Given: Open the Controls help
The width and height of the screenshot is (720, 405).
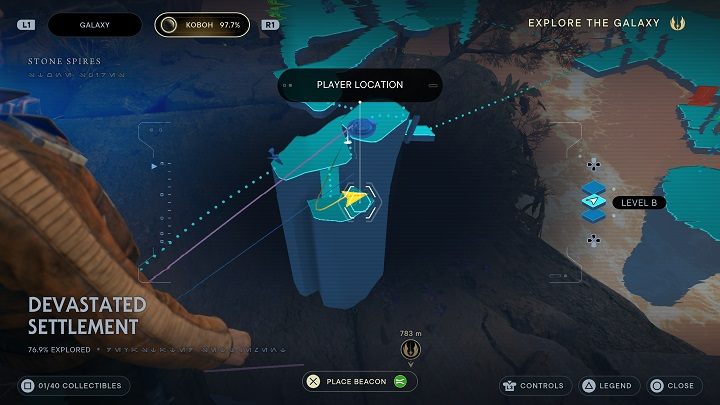Looking at the screenshot, I should pyautogui.click(x=535, y=385).
